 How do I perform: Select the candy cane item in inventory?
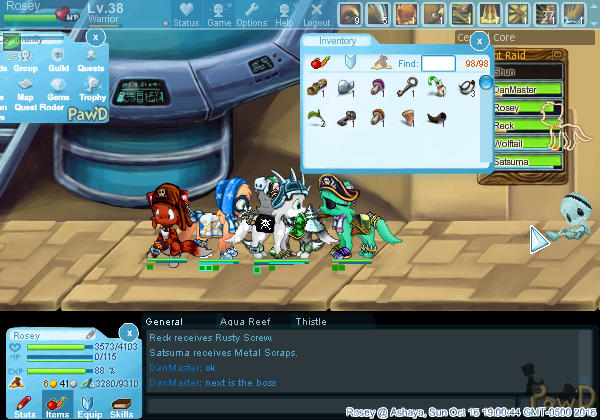pyautogui.click(x=437, y=89)
